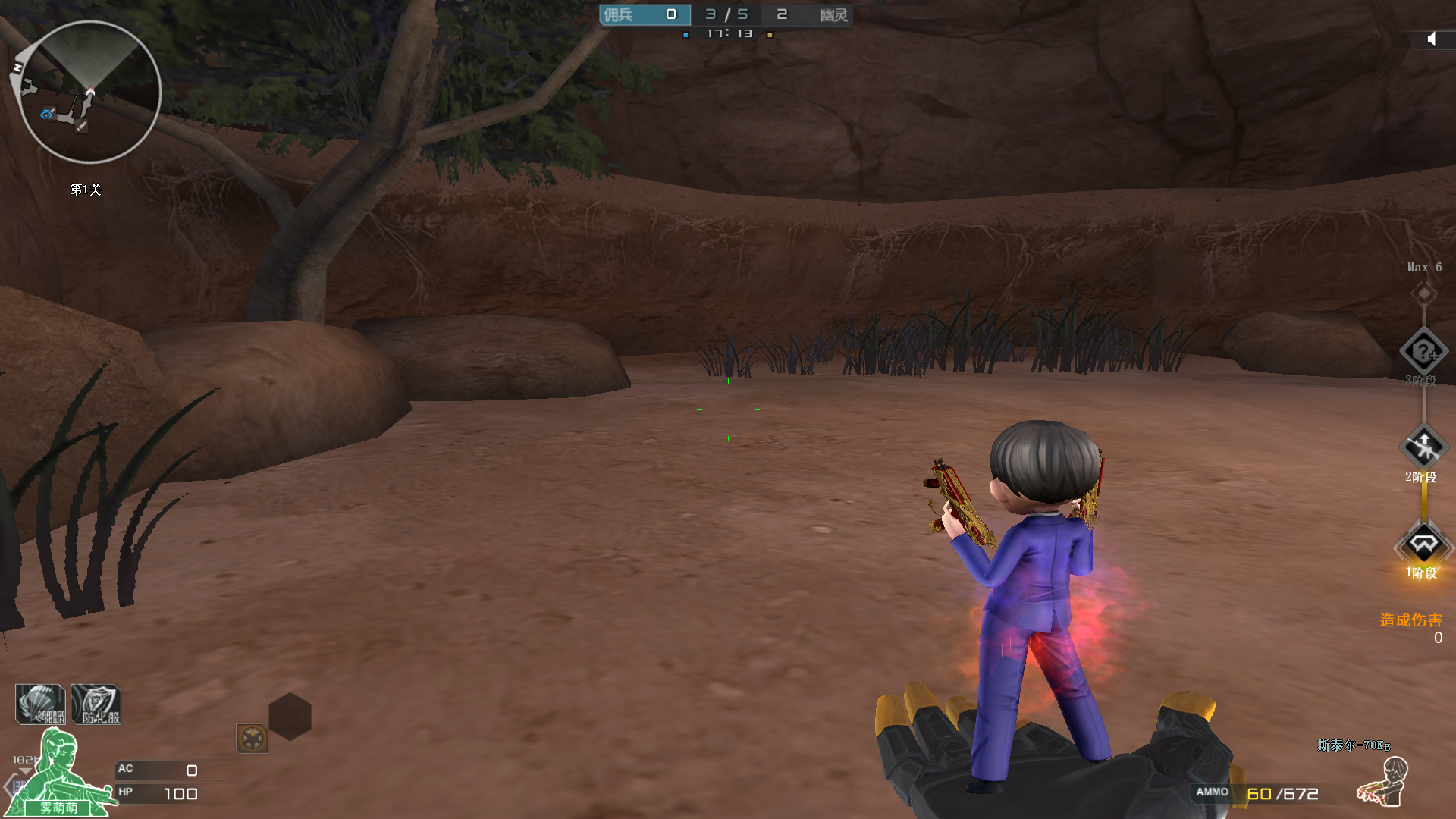The width and height of the screenshot is (1456, 819).
Task: Open the circular minimap
Action: point(89,92)
